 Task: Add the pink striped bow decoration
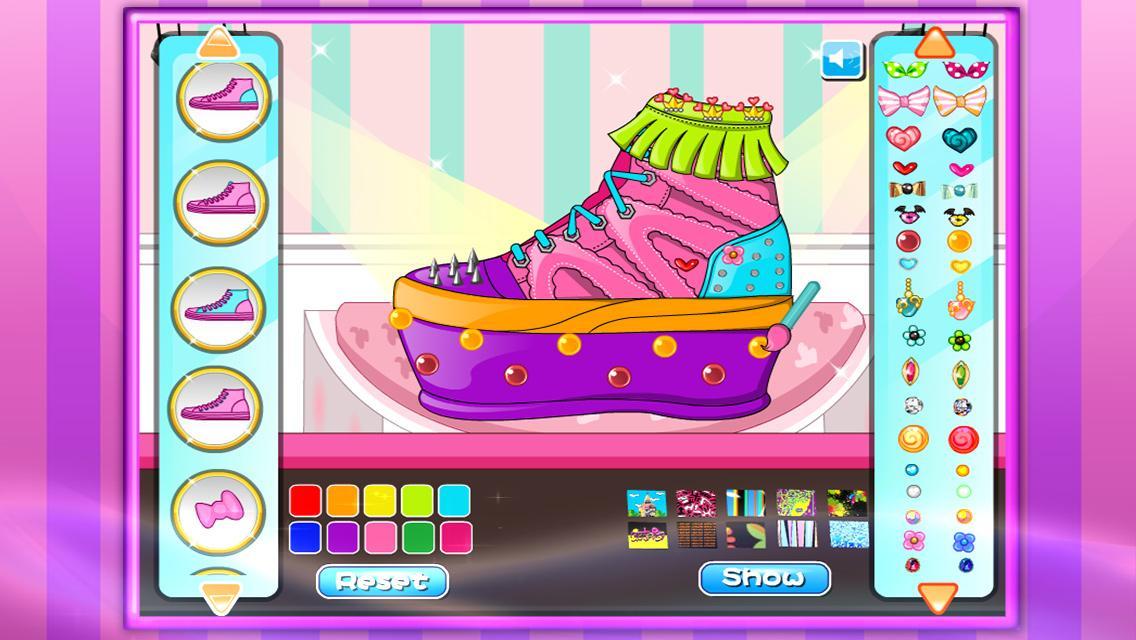click(902, 100)
